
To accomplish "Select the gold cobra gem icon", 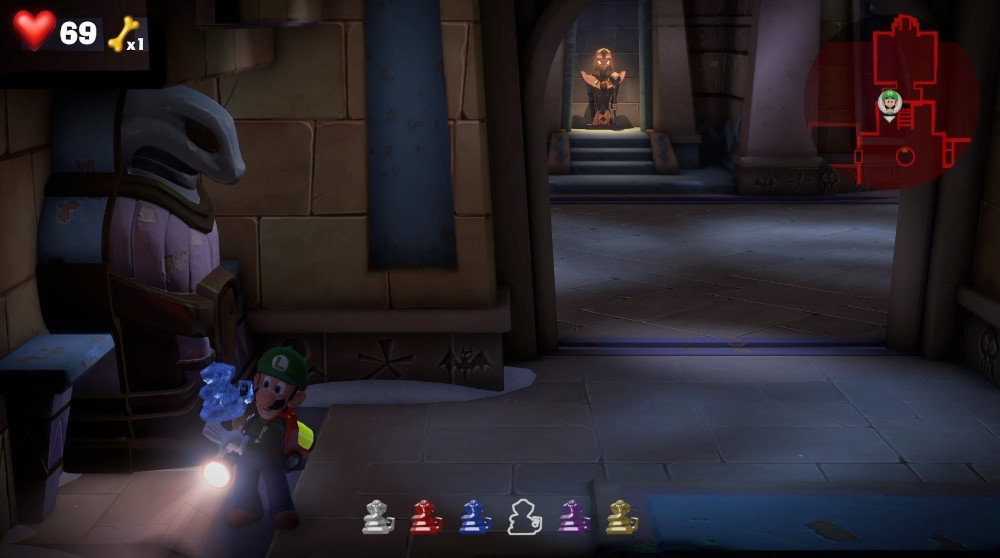I will pyautogui.click(x=622, y=517).
